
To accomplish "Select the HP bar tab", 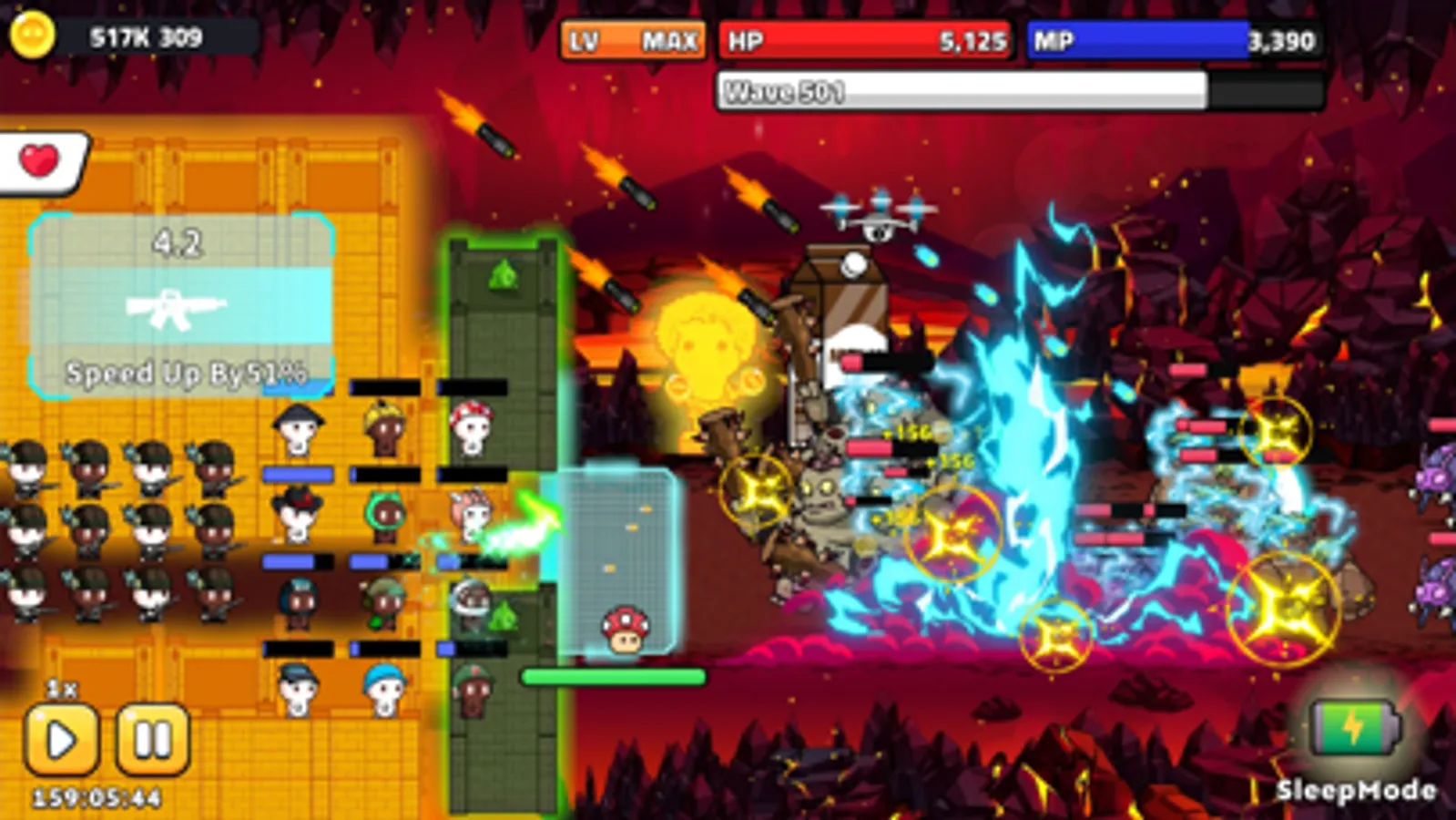I will [x=866, y=40].
